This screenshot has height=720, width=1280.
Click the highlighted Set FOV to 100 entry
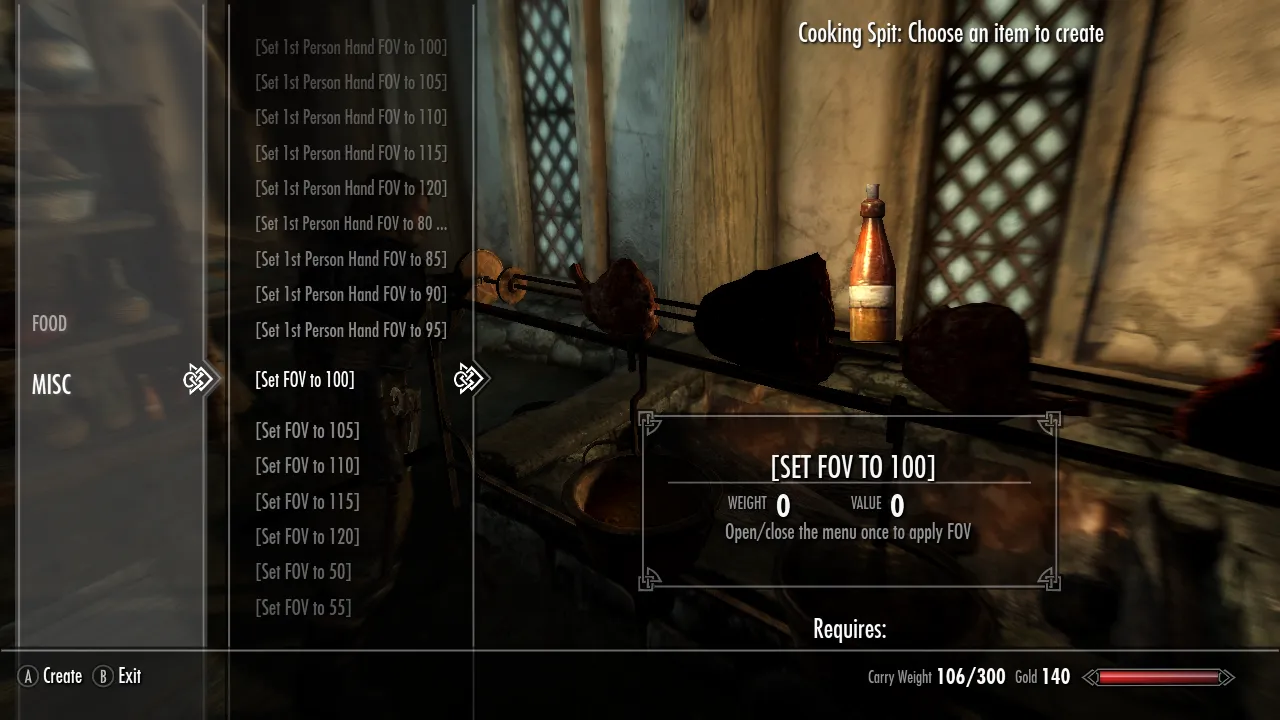point(305,380)
